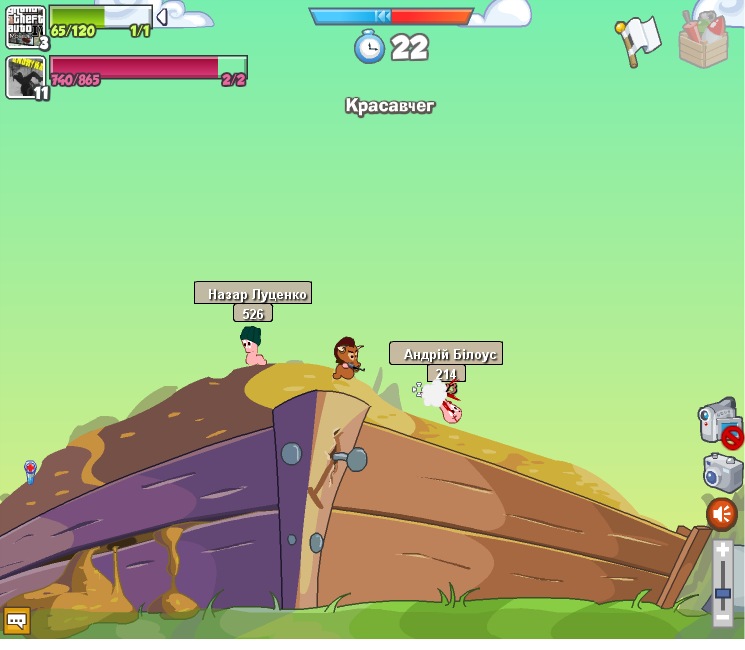The width and height of the screenshot is (745, 650).
Task: Mute the sound with the speaker button
Action: point(722,514)
